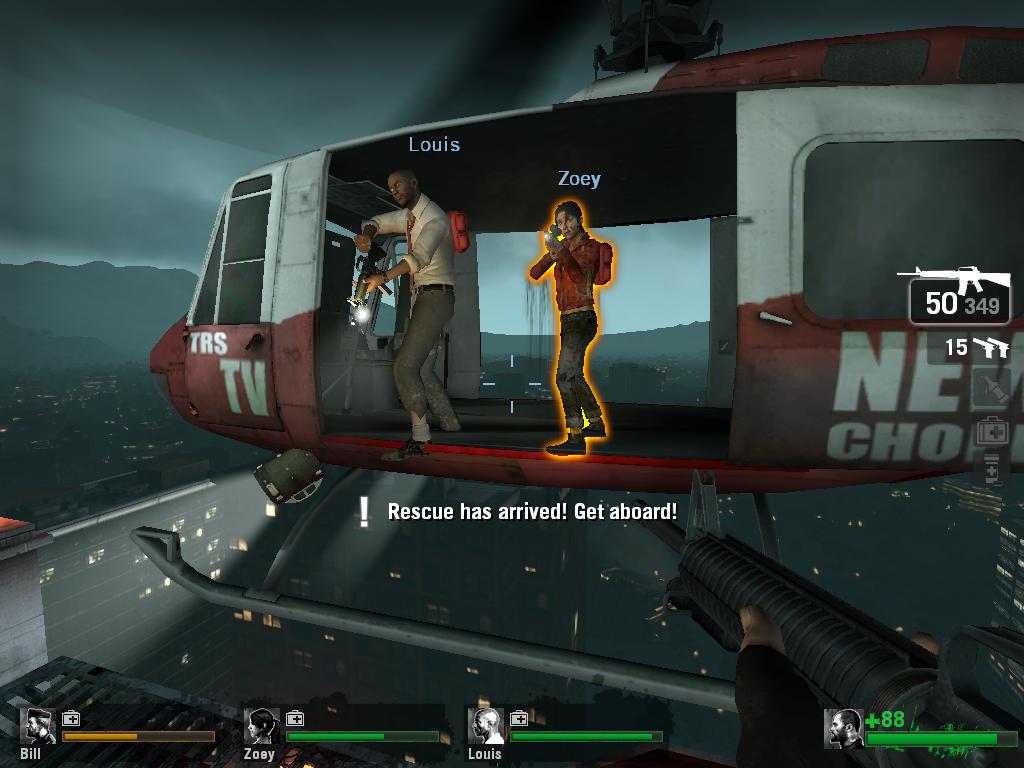Viewport: 1024px width, 768px height.
Task: Click Louis's teammate portrait in team panel
Action: point(487,727)
